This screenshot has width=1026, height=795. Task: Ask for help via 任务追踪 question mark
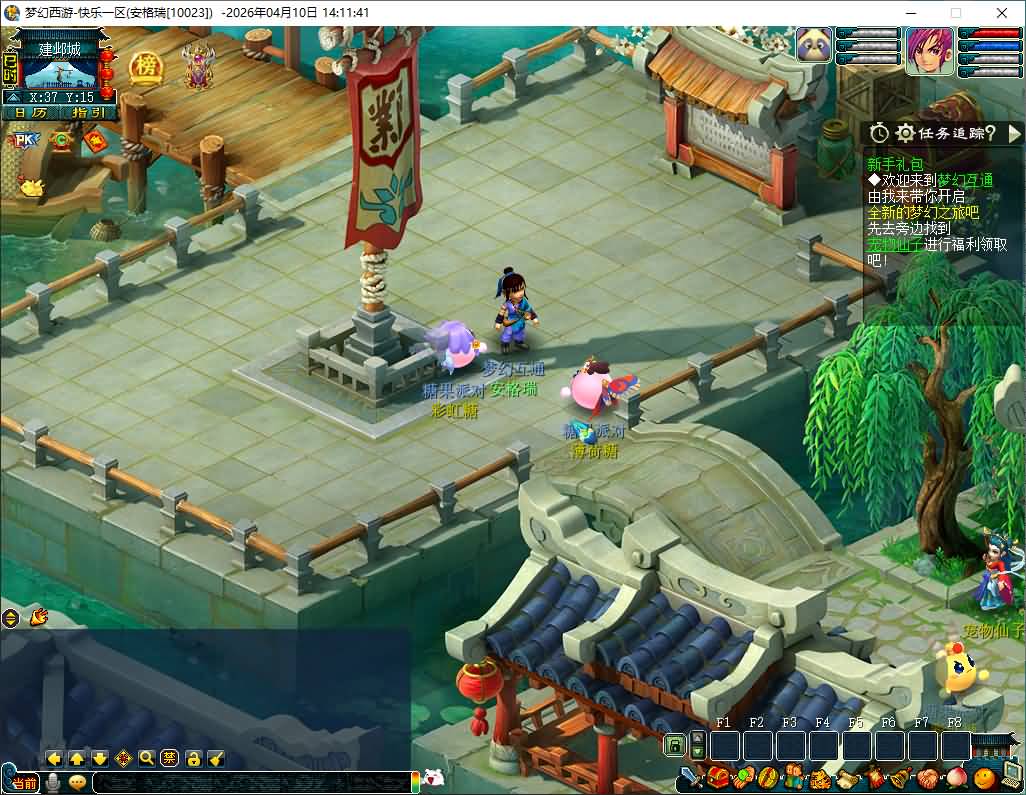click(989, 133)
